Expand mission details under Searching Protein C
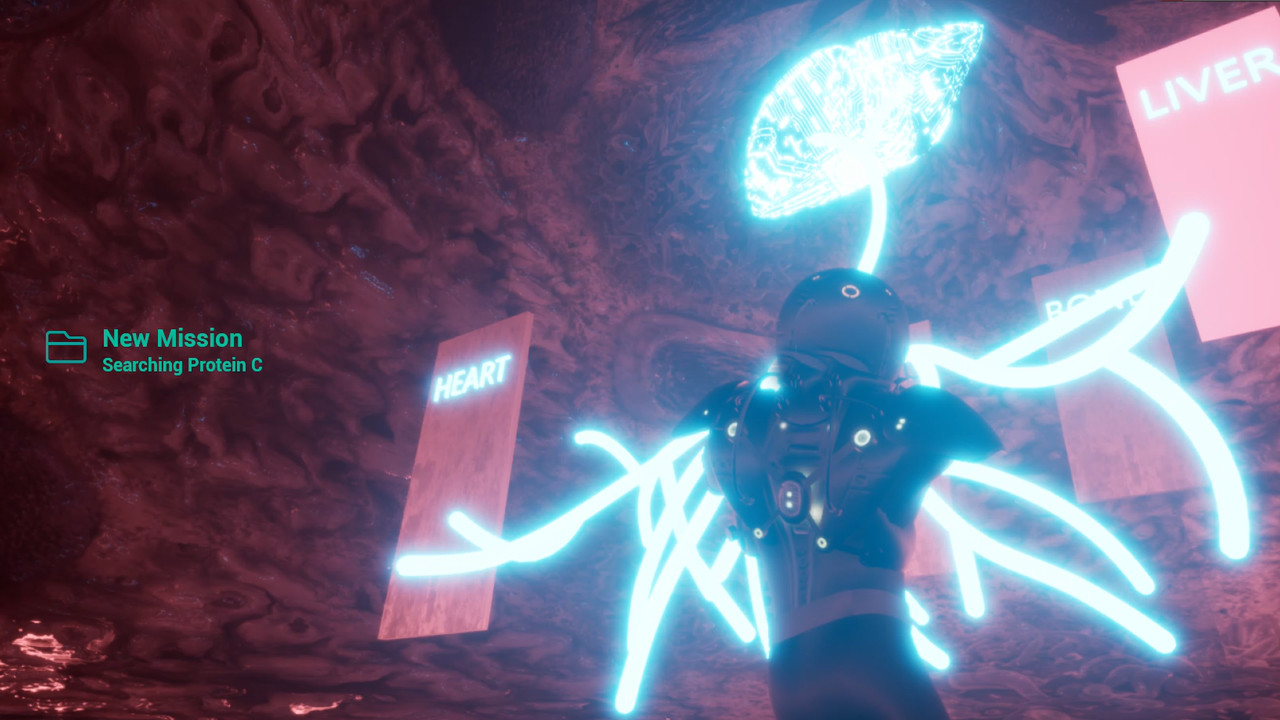This screenshot has width=1280, height=720. pyautogui.click(x=182, y=366)
